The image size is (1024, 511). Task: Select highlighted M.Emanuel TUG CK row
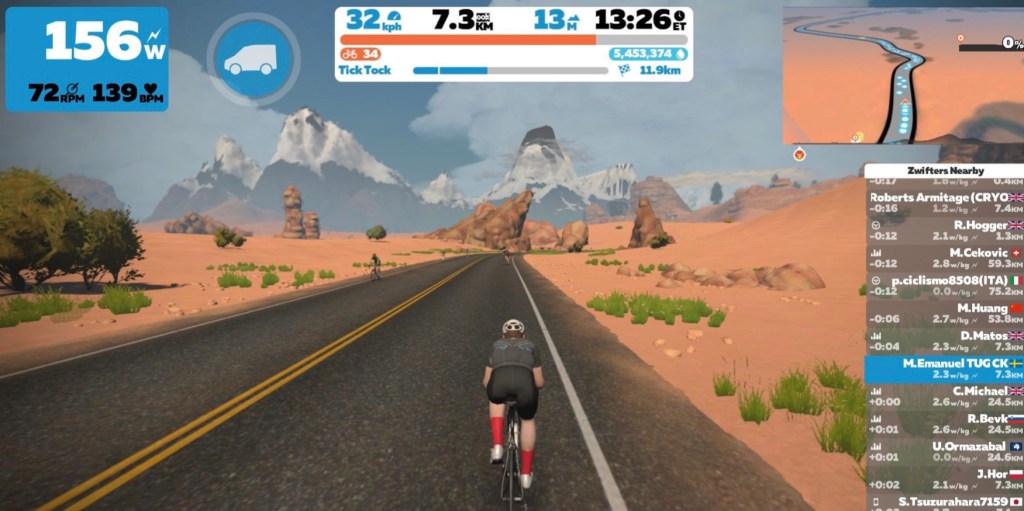[x=944, y=368]
